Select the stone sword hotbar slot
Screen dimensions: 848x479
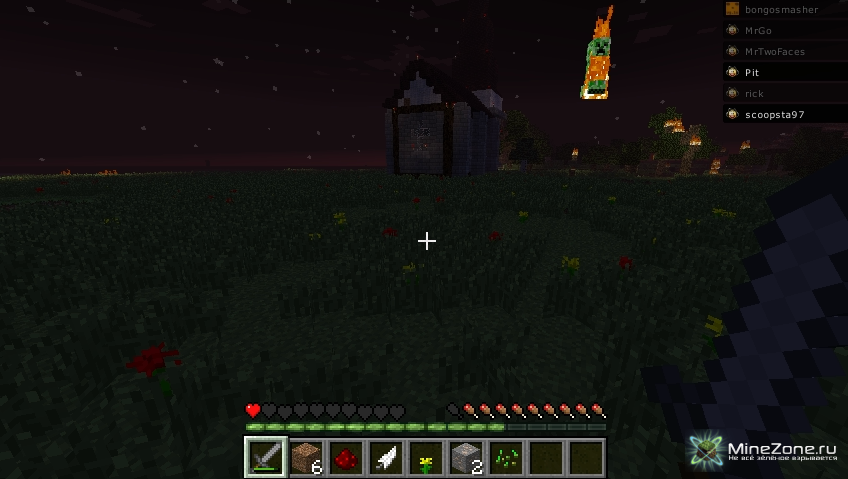click(266, 458)
